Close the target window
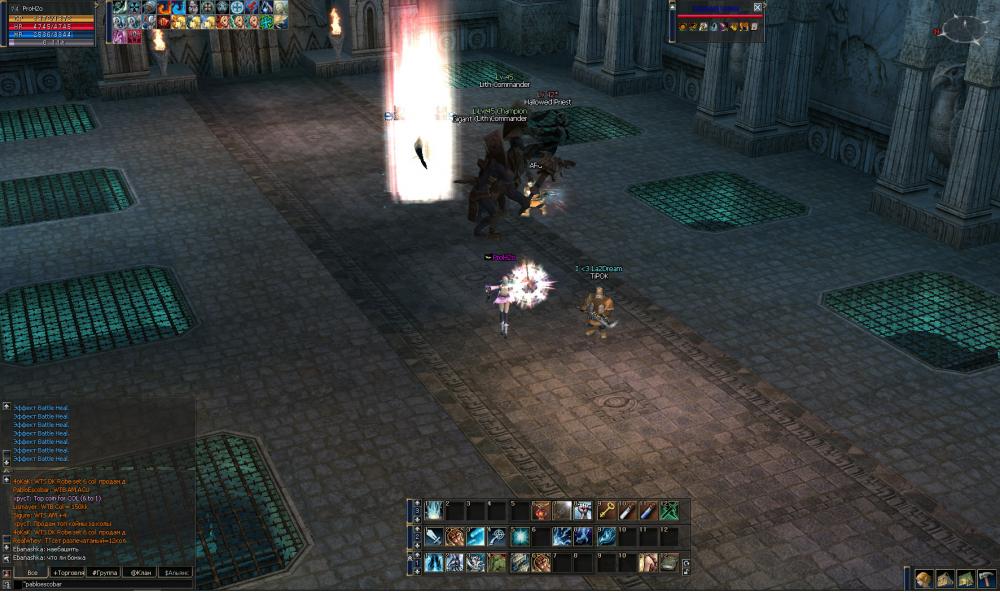This screenshot has height=592, width=1000. [x=757, y=7]
